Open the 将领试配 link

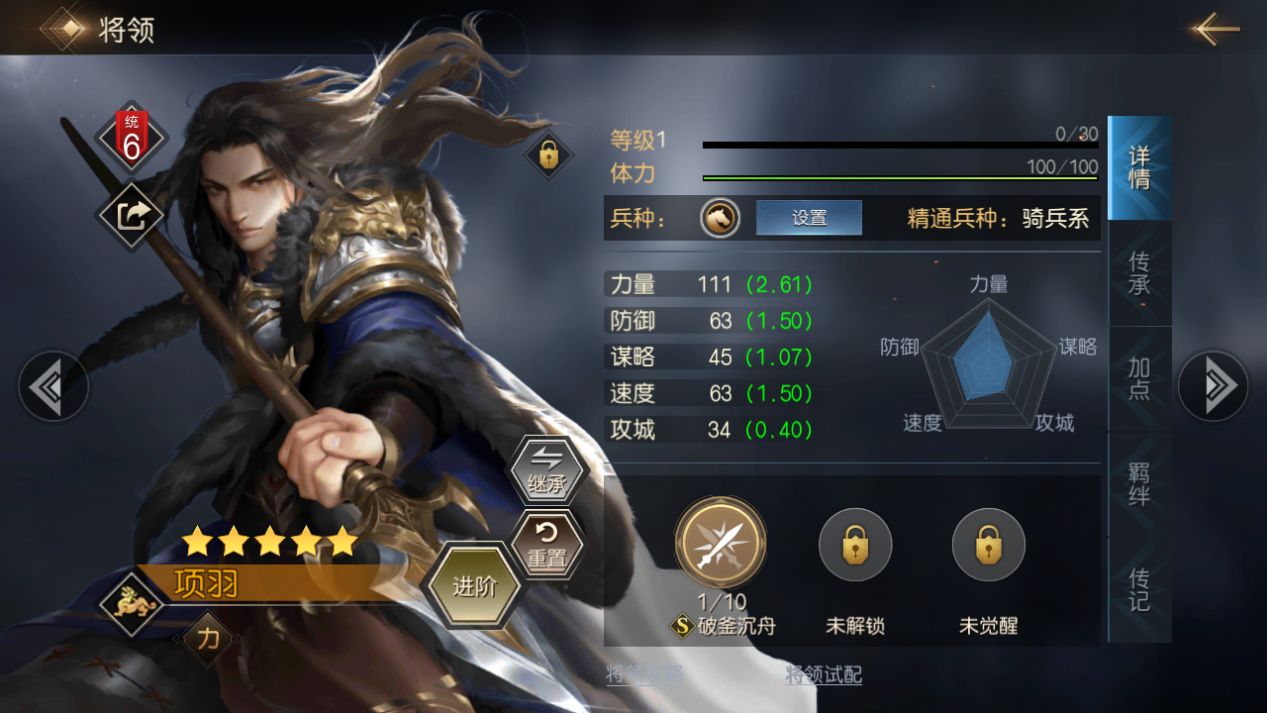(x=823, y=675)
